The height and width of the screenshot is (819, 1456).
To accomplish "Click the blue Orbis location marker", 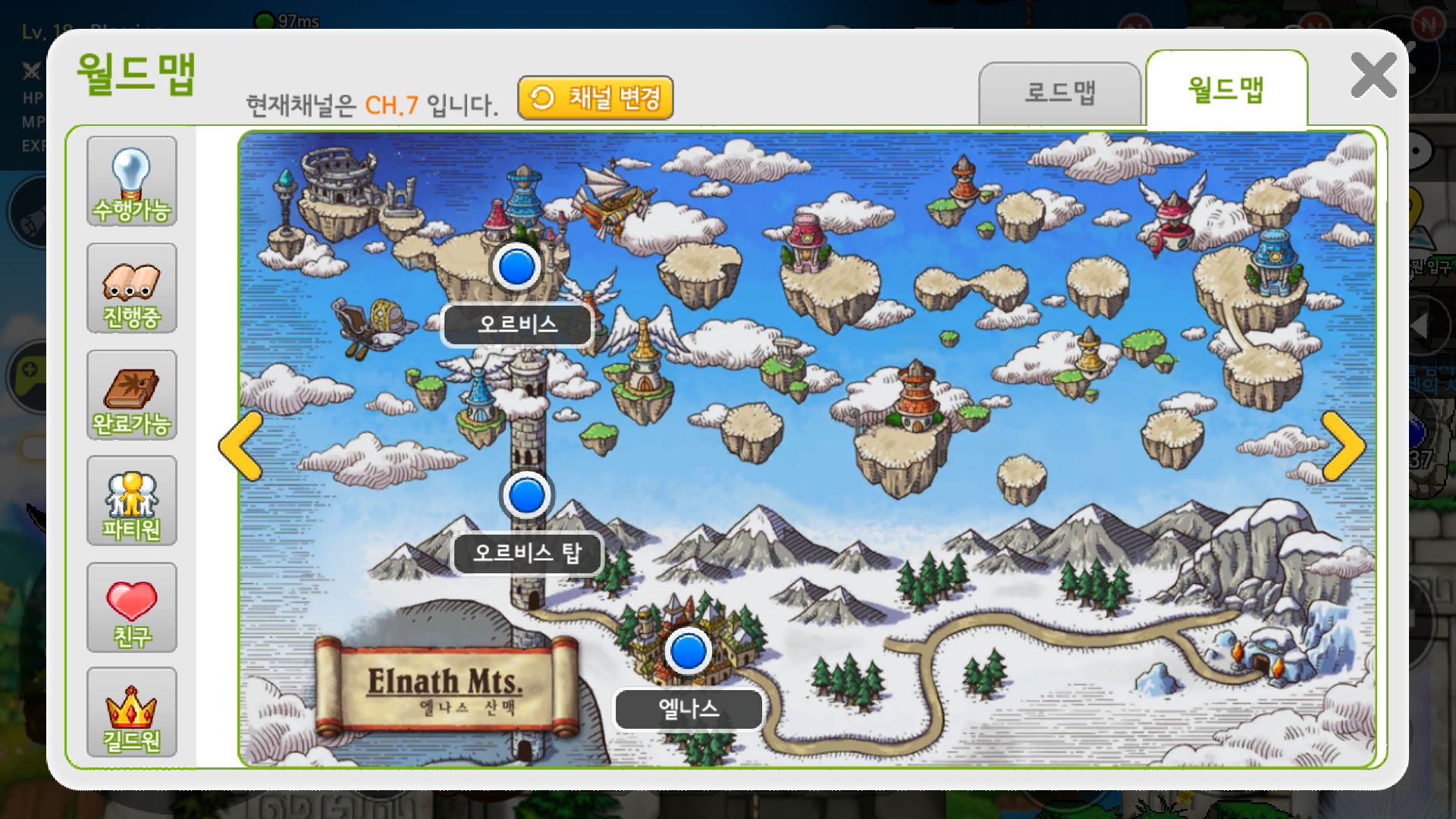I will (x=515, y=267).
